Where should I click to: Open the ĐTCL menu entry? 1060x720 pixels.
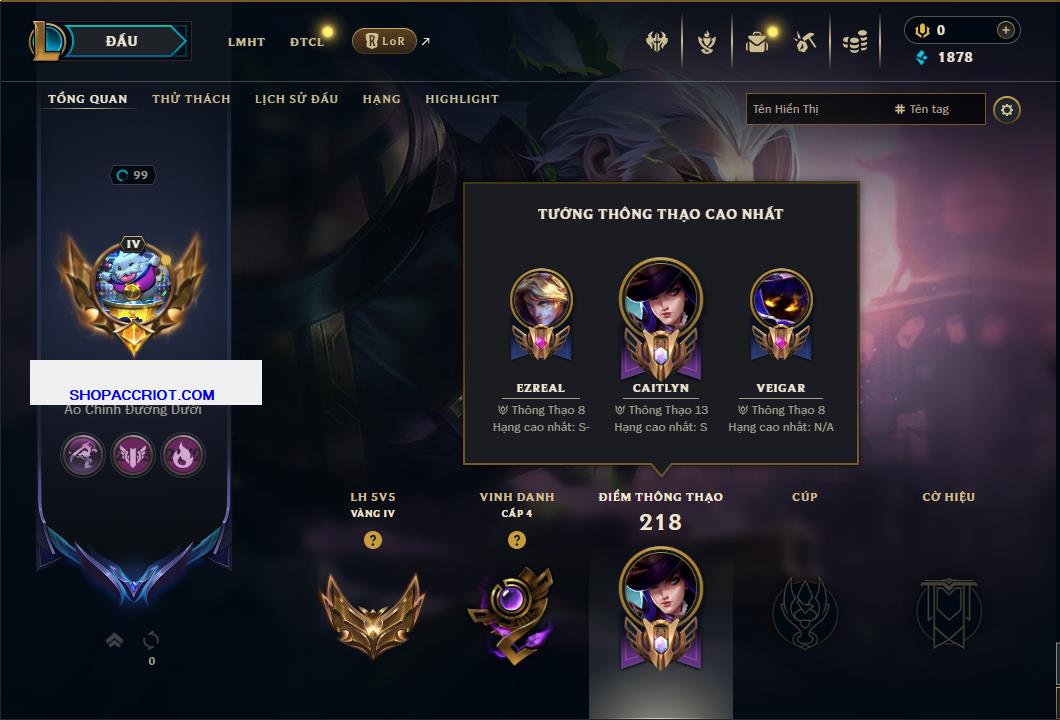307,42
